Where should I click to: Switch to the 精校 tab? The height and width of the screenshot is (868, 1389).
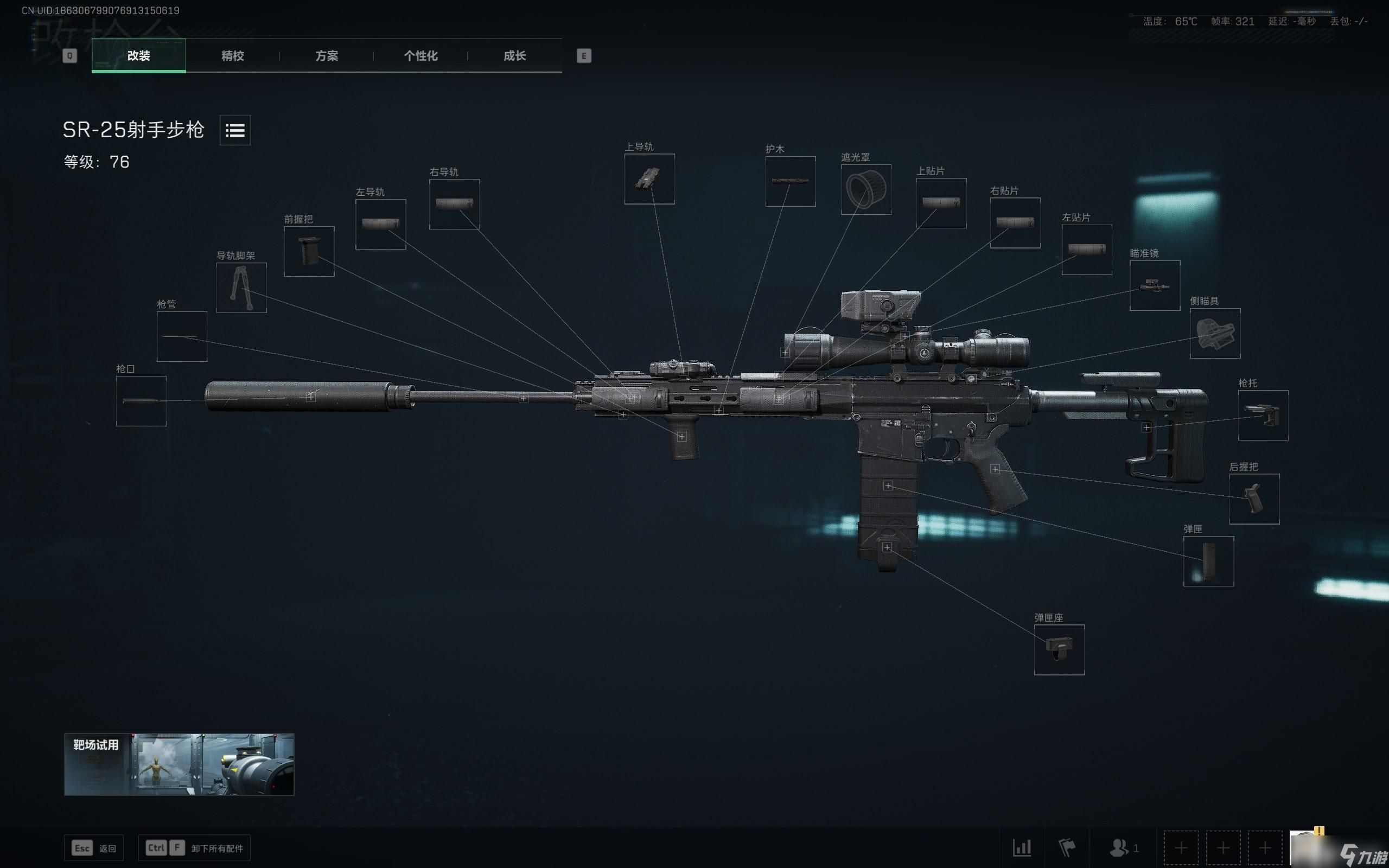232,56
